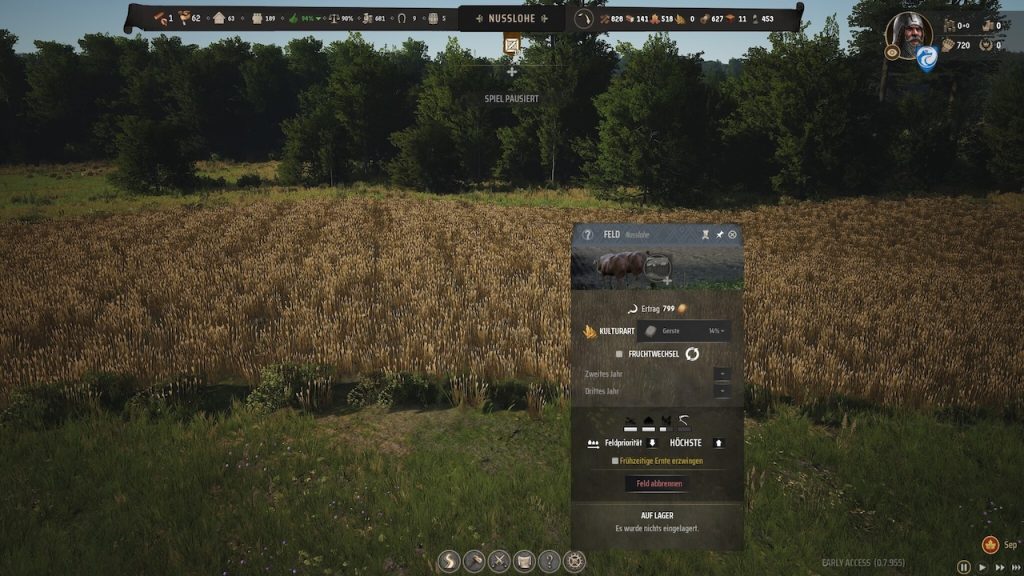Open the gear settings menu
Screen dimensions: 1024x576
(x=574, y=561)
